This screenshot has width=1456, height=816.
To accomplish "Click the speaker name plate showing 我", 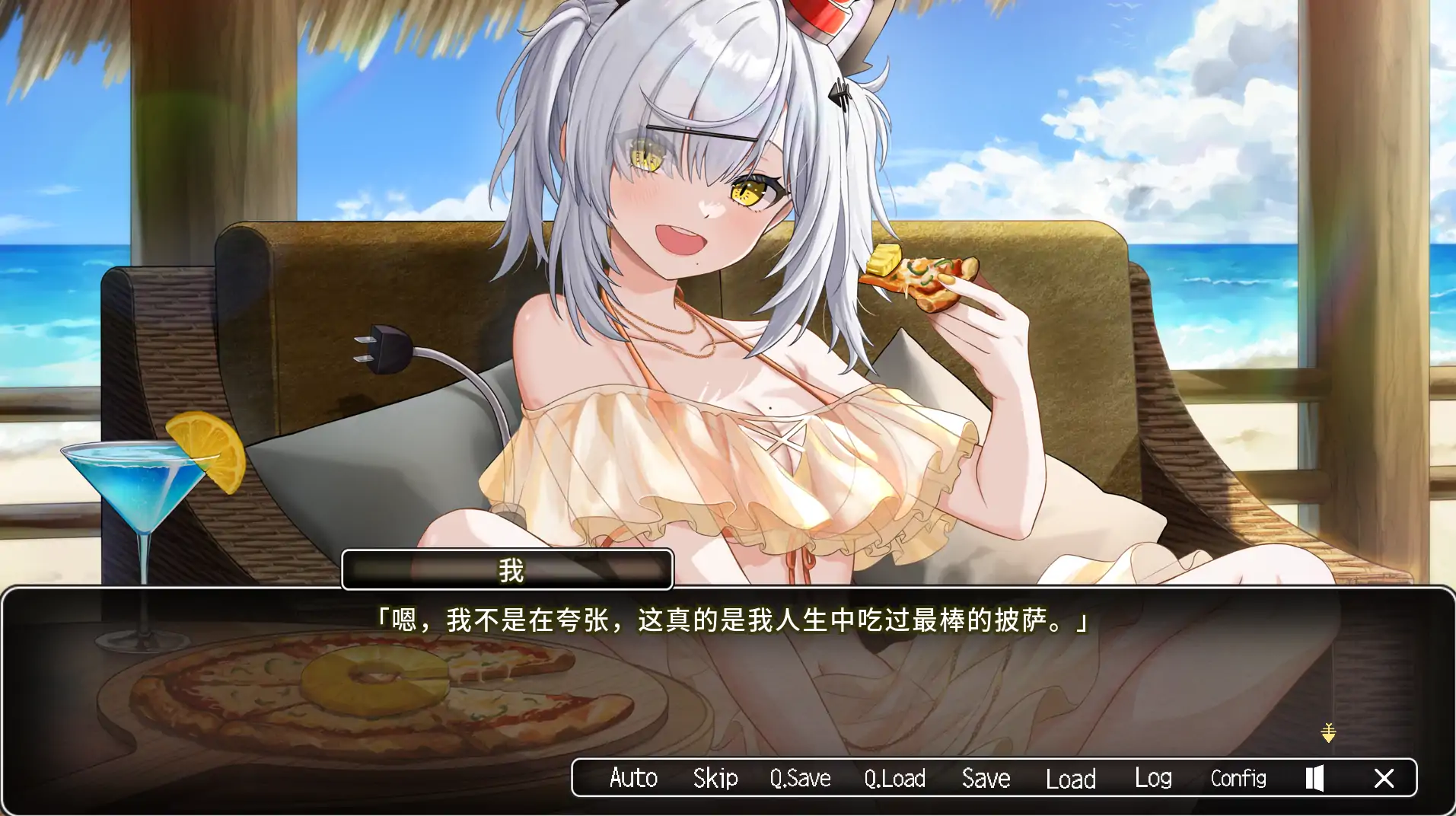I will [x=508, y=569].
